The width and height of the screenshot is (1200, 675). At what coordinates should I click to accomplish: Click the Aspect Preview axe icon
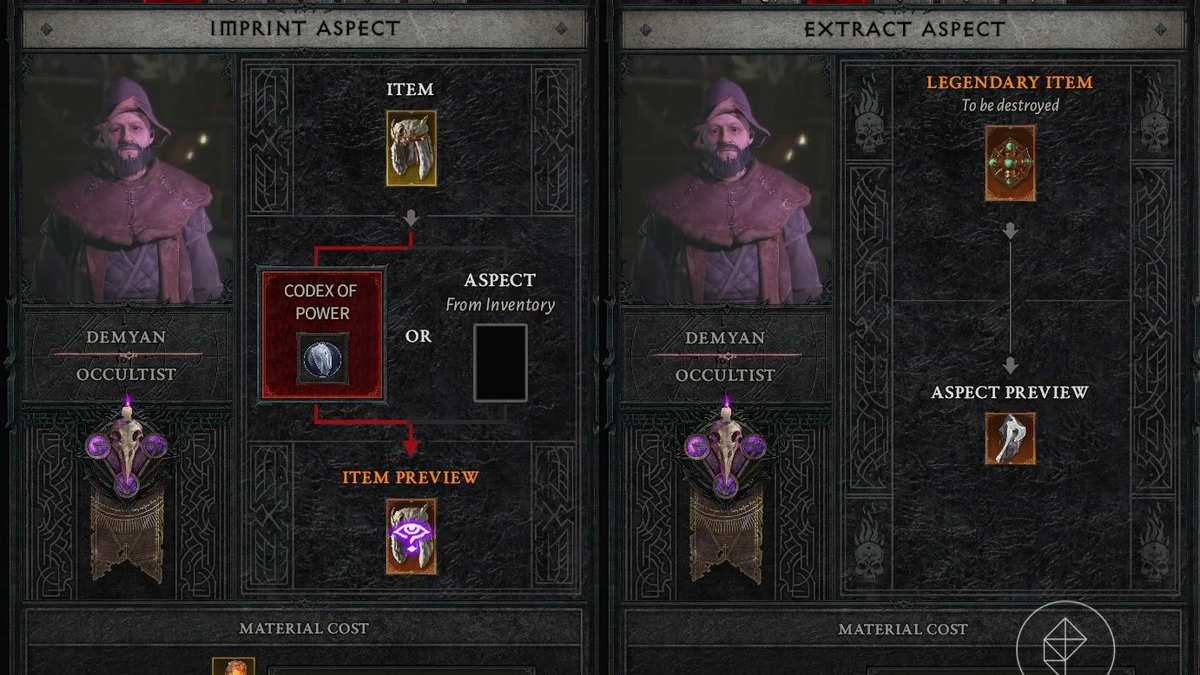coord(1010,438)
